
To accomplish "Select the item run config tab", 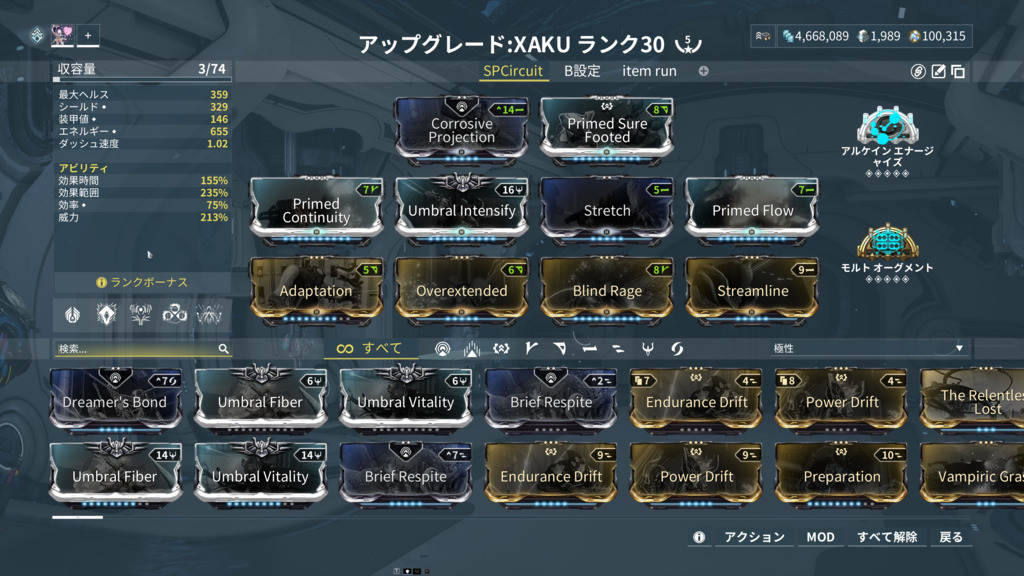I will point(649,71).
